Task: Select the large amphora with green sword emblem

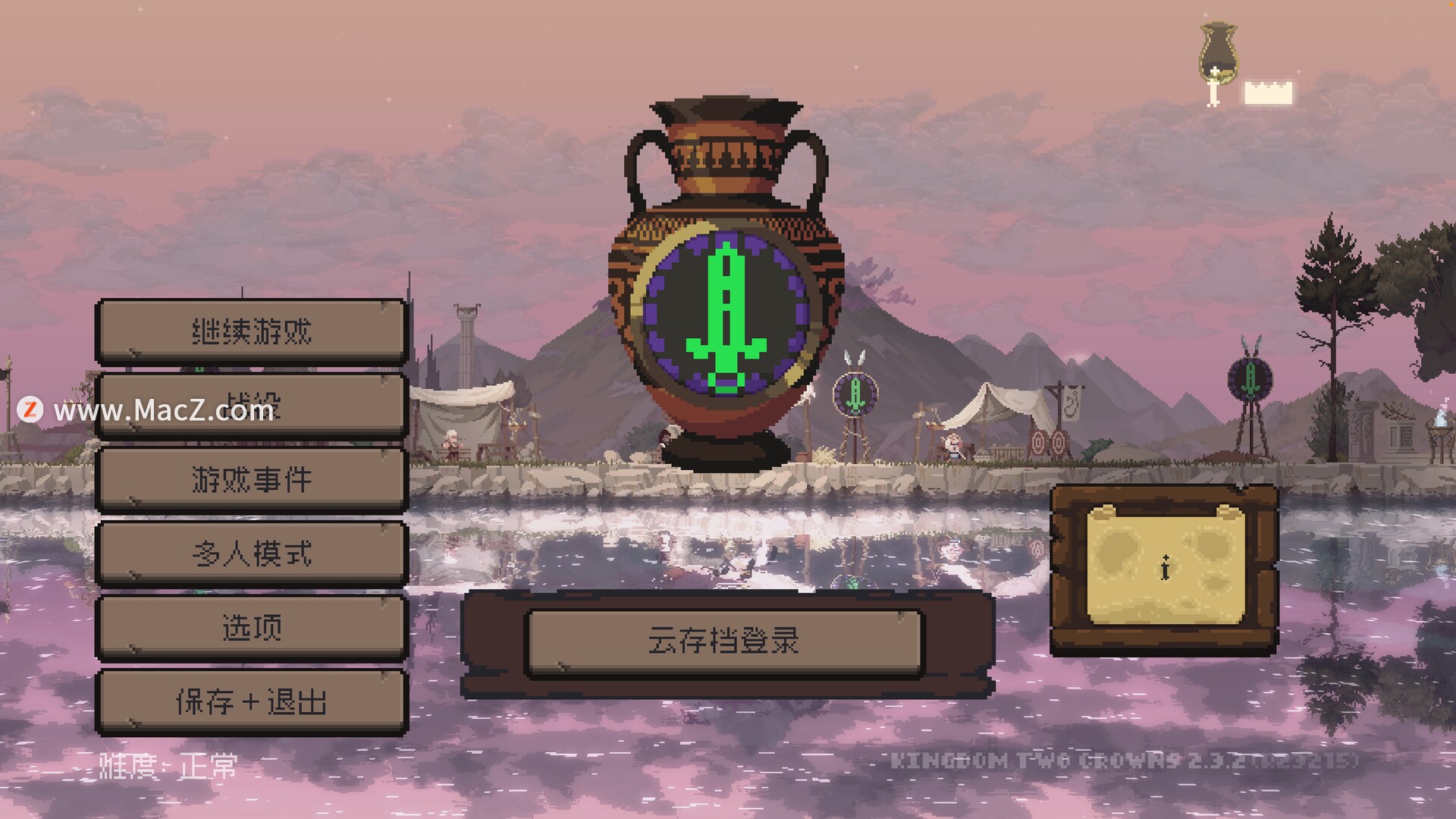Action: (726, 288)
